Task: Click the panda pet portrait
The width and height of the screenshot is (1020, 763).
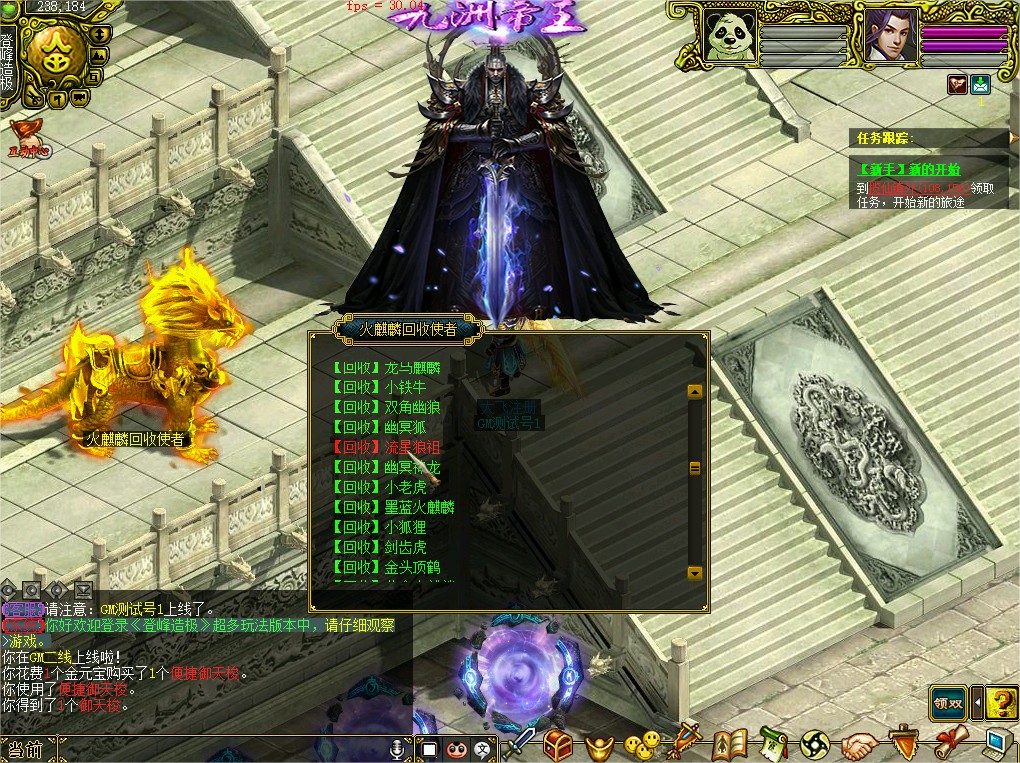Action: point(729,37)
